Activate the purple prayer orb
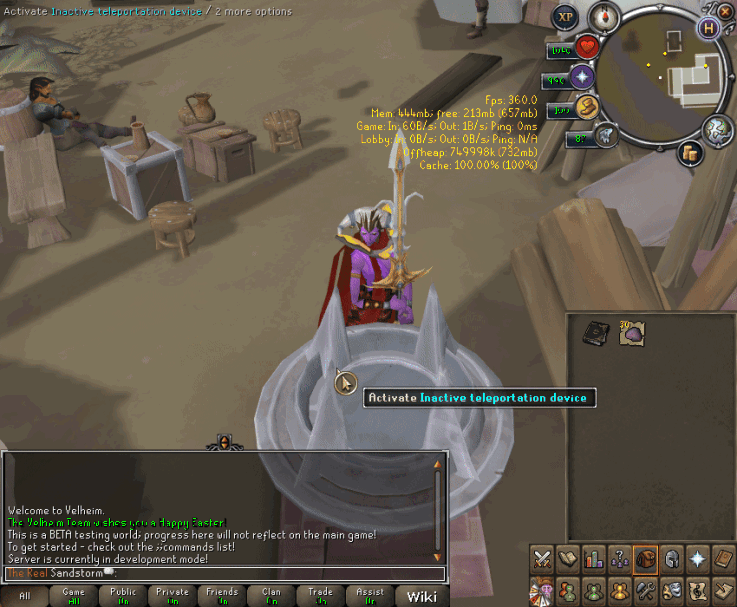737x607 pixels. pos(583,77)
